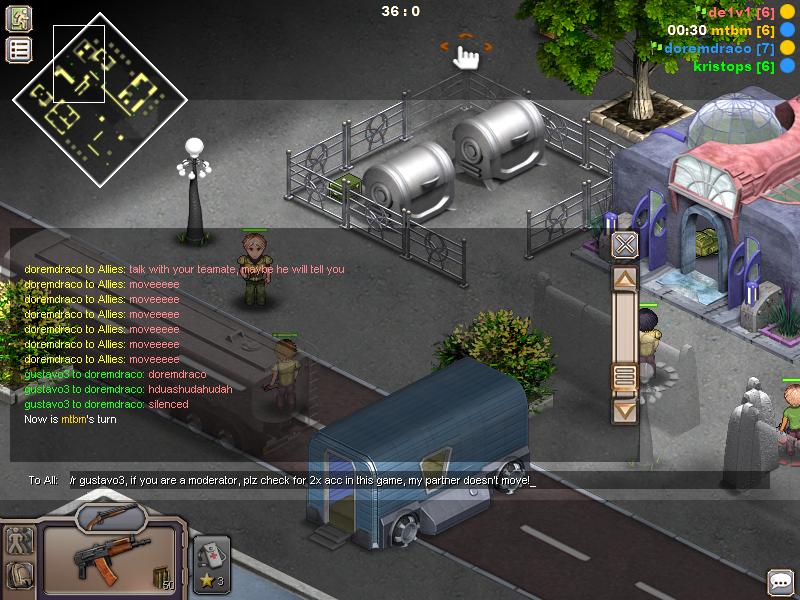Open the backpack inventory
Viewport: 800px width, 600px height.
20,574
